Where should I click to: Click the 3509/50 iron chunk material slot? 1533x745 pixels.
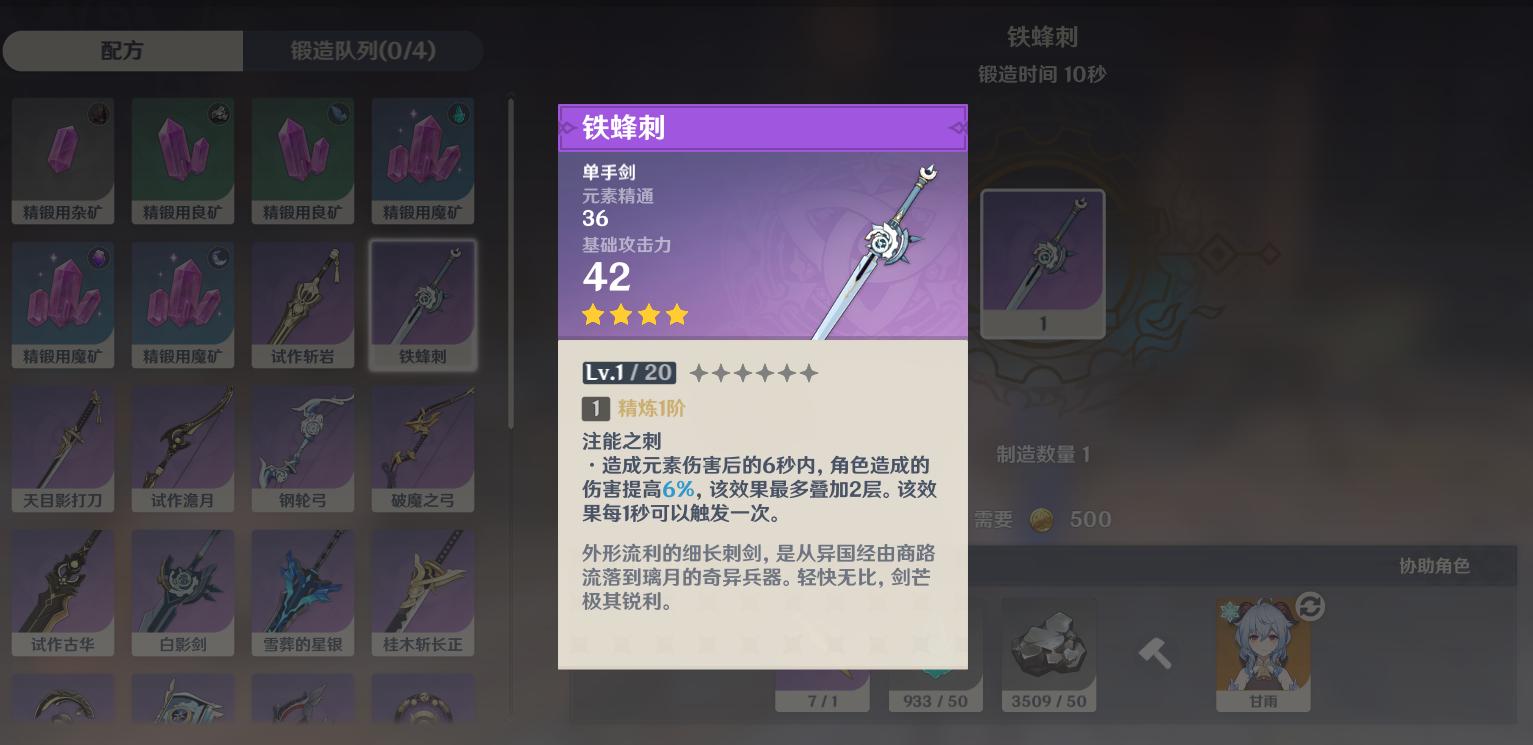[x=1049, y=645]
